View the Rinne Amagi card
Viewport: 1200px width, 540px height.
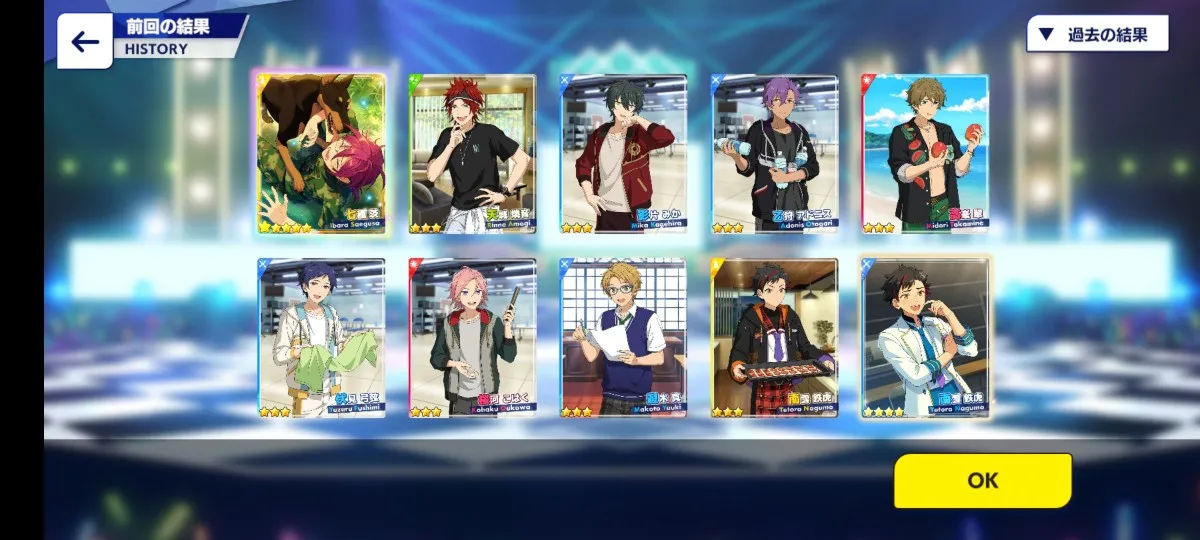click(473, 153)
